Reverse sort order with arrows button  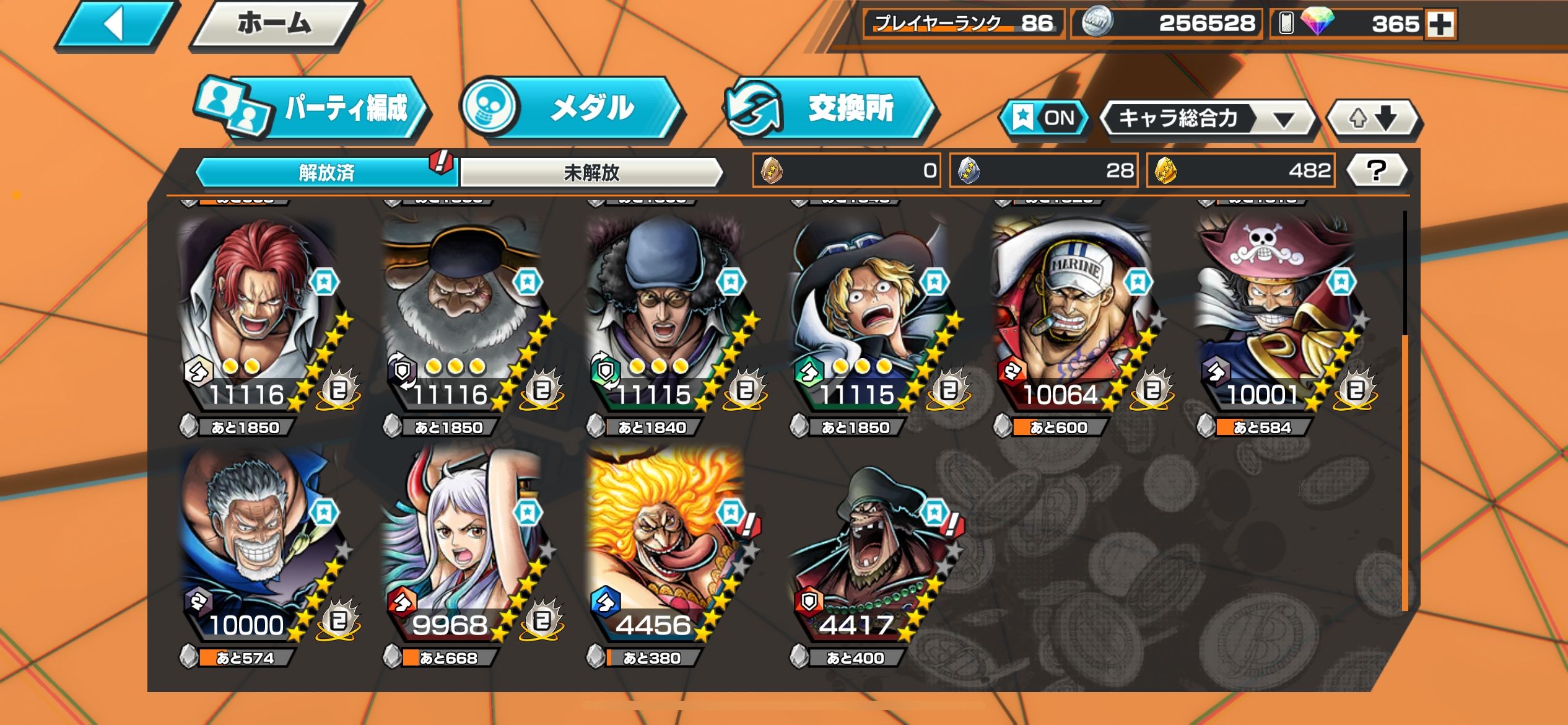coord(1373,118)
